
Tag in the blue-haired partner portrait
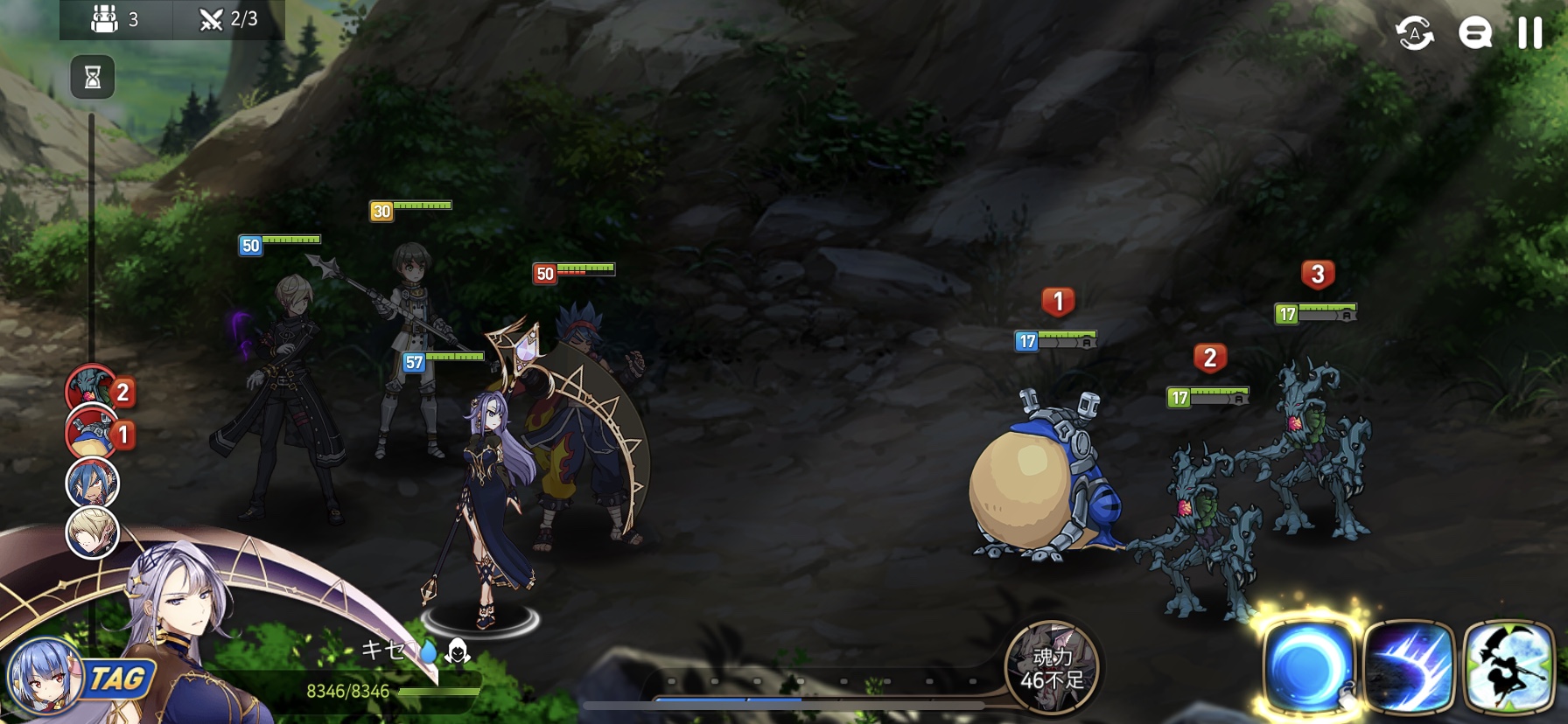44,677
